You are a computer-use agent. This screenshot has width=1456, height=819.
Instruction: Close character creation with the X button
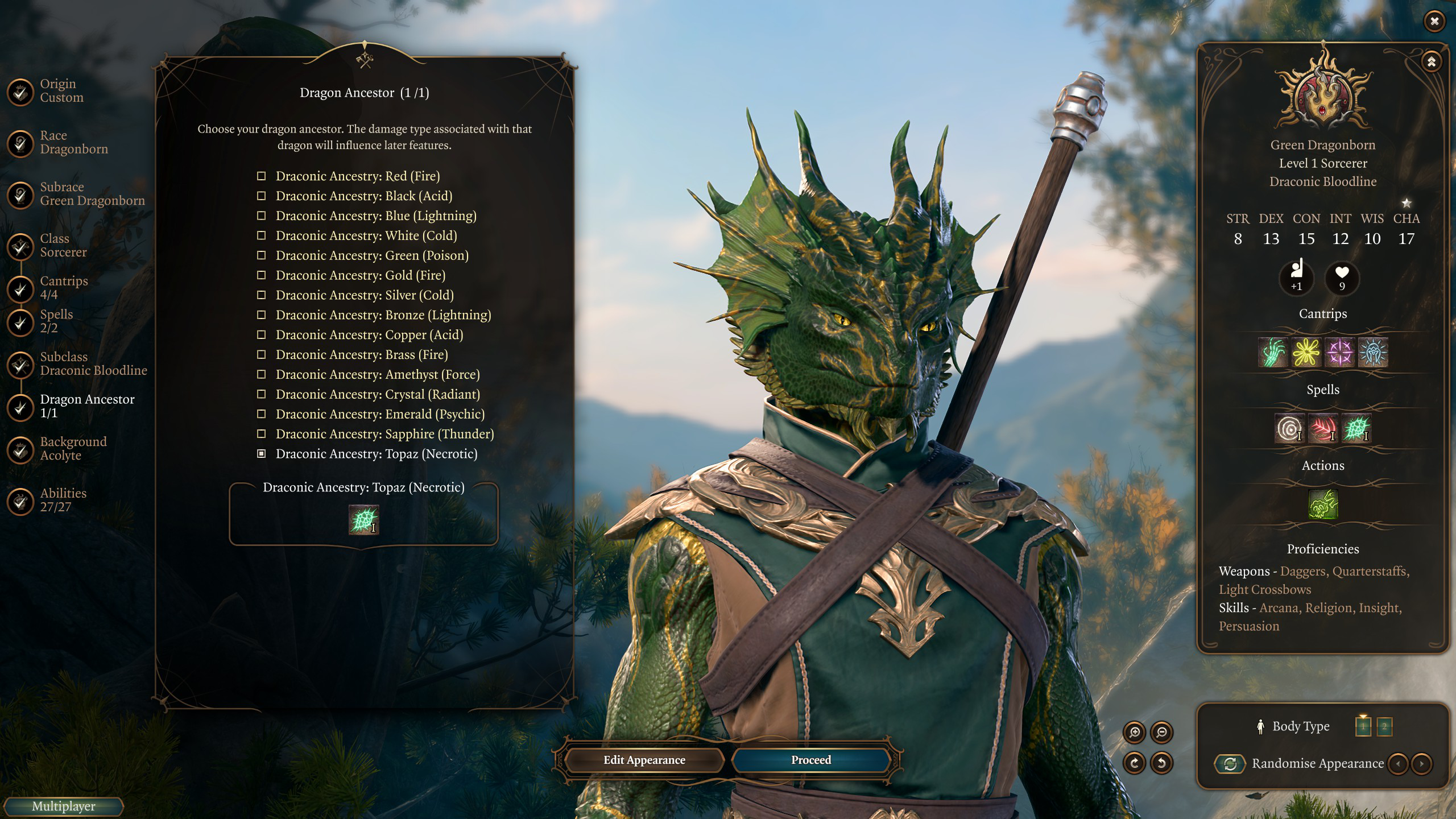pyautogui.click(x=1434, y=21)
